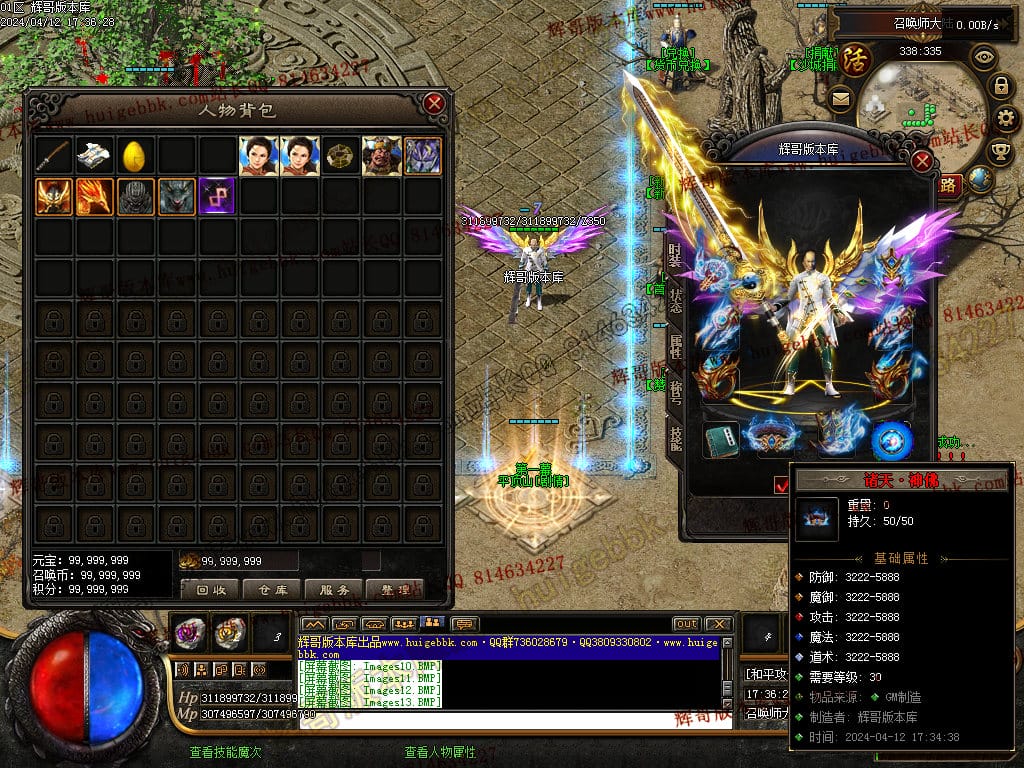Click the padlock icon beside the minimap
1024x768 pixels.
(x=999, y=86)
